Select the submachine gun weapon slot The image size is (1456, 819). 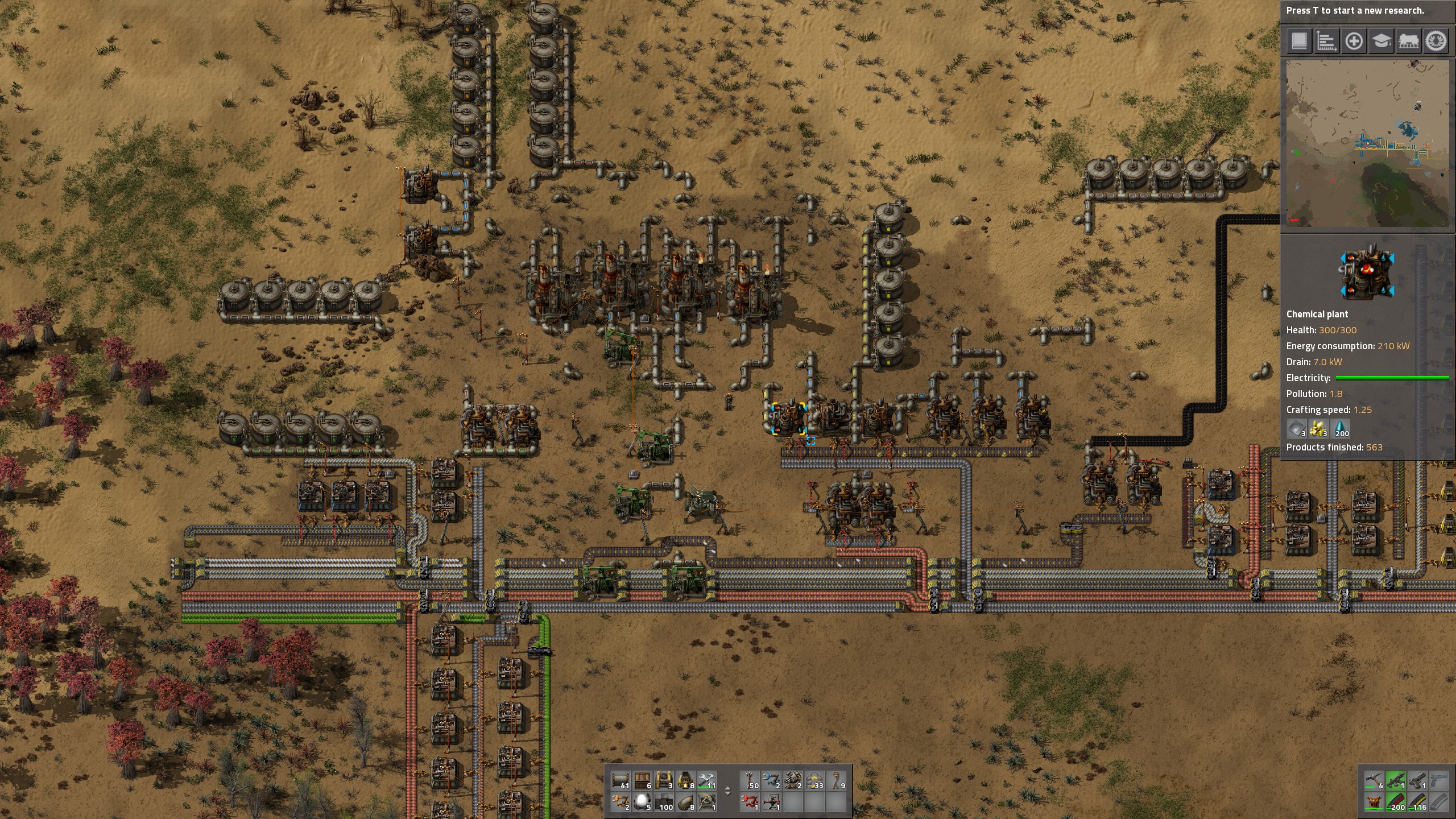pyautogui.click(x=1395, y=780)
